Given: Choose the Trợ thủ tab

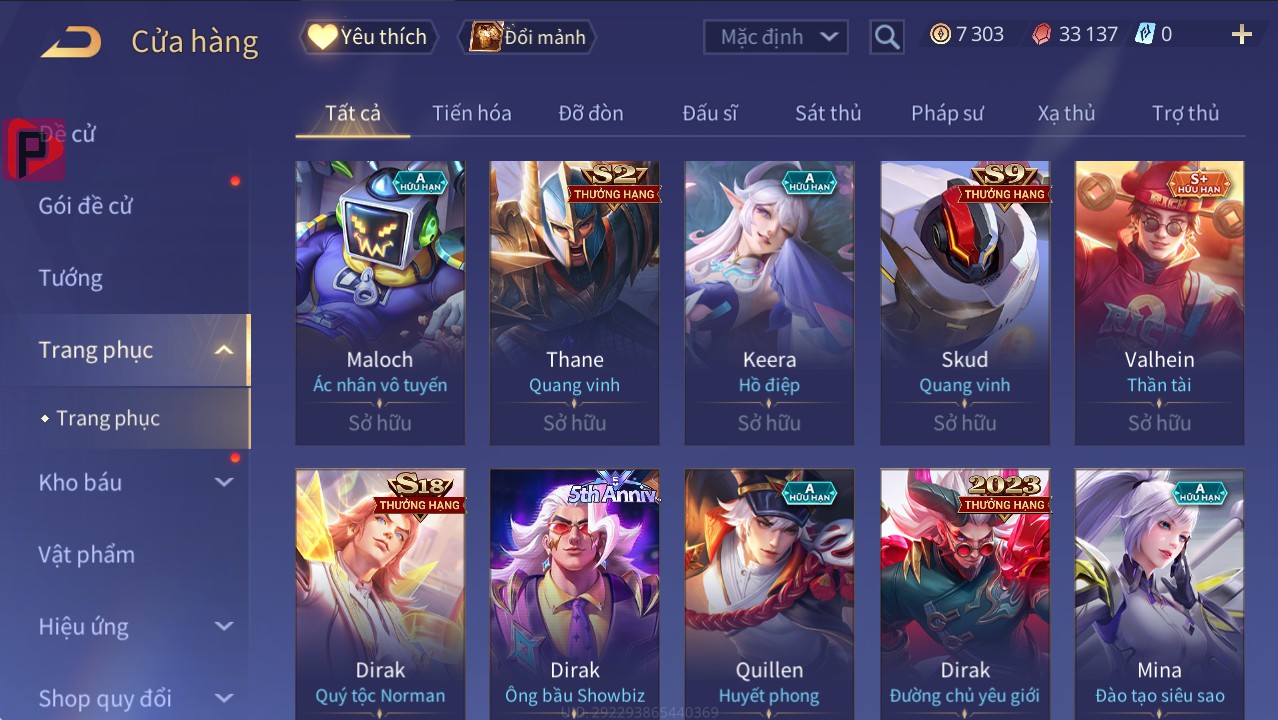Looking at the screenshot, I should 1185,113.
